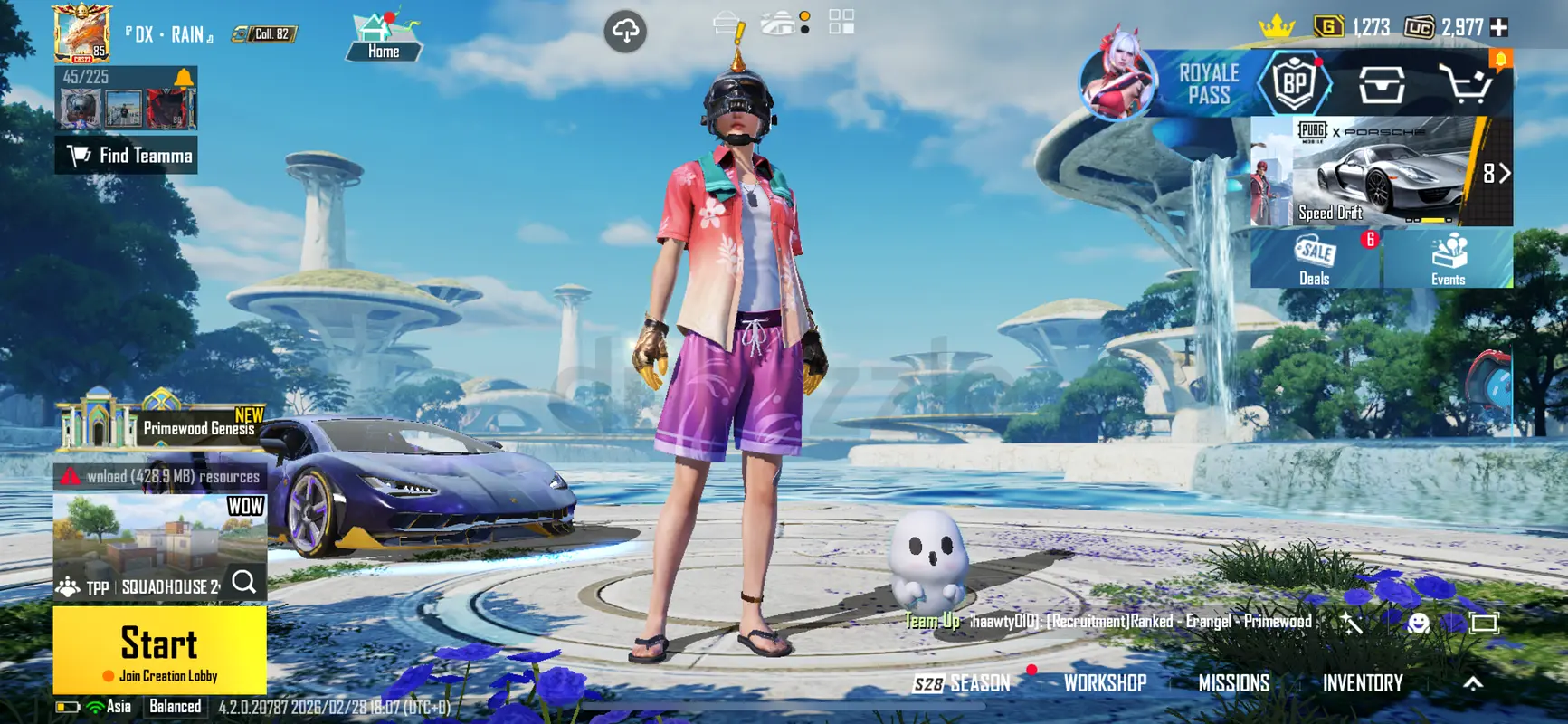Open the Deals sale page

coord(1315,259)
